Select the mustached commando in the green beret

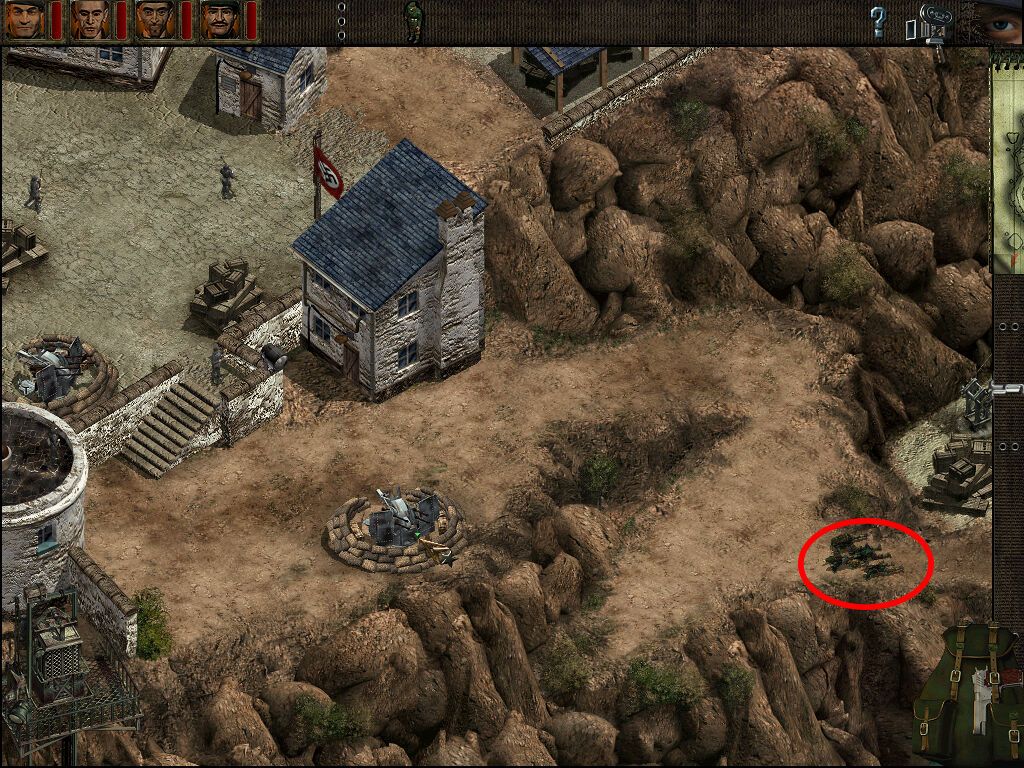coord(220,19)
